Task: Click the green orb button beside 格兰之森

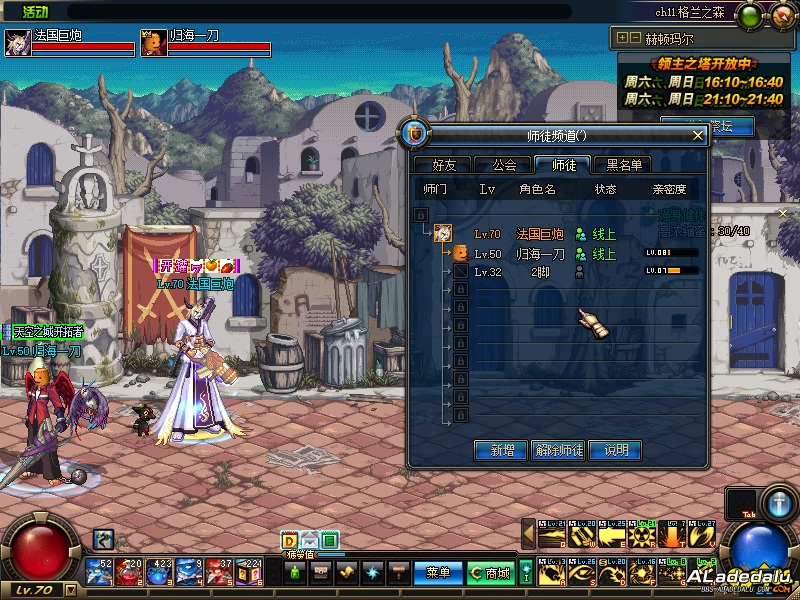Action: point(750,14)
